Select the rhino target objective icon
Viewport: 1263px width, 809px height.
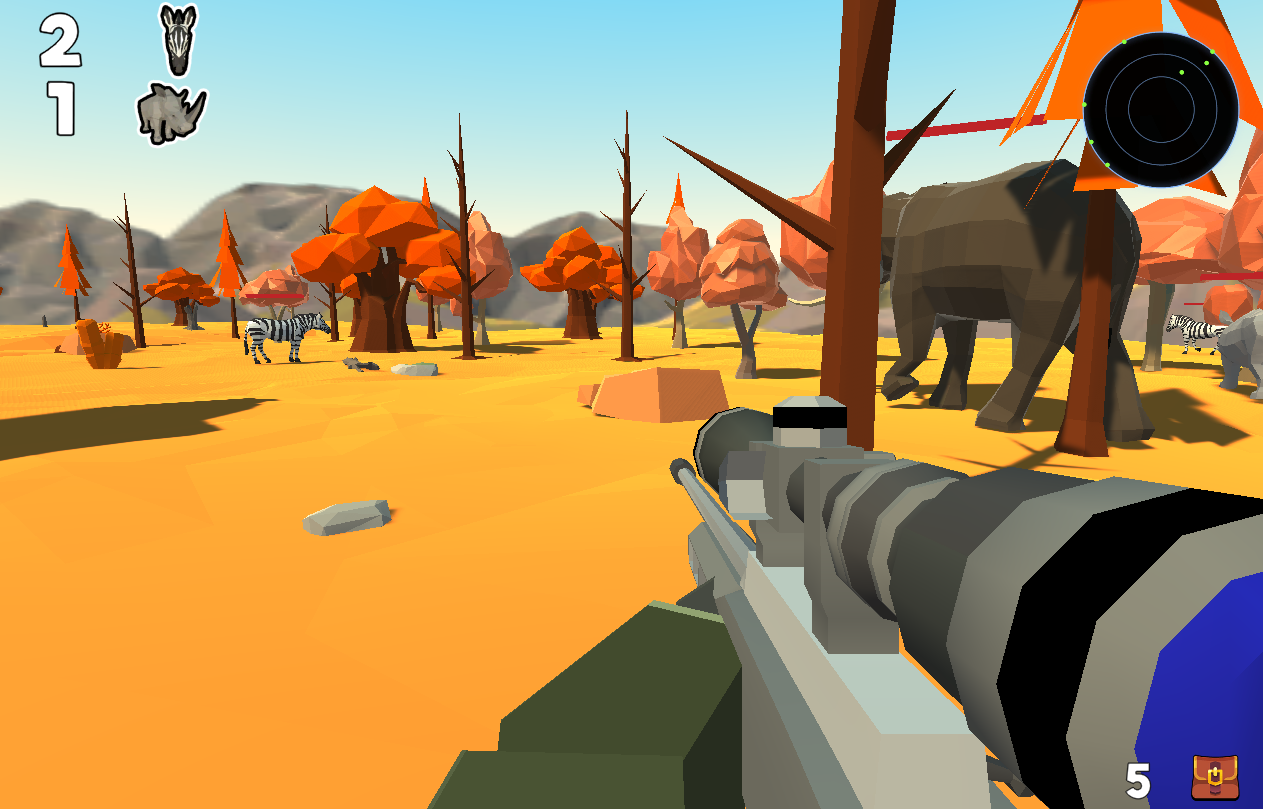point(171,111)
